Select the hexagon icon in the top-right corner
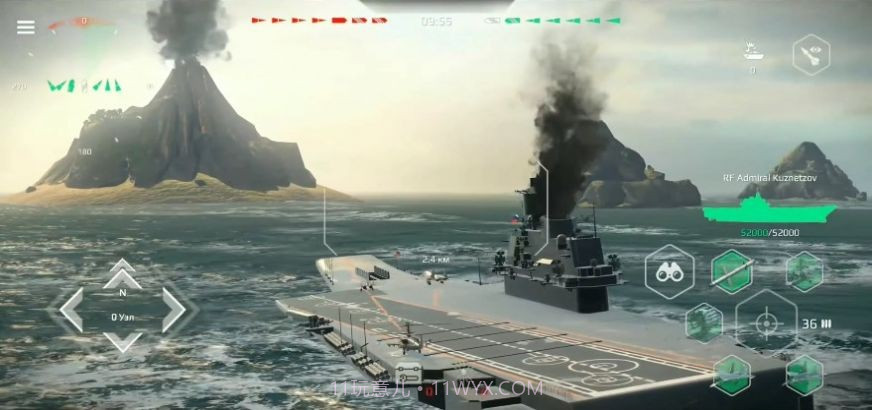Screen dimensions: 872x410 tap(811, 54)
